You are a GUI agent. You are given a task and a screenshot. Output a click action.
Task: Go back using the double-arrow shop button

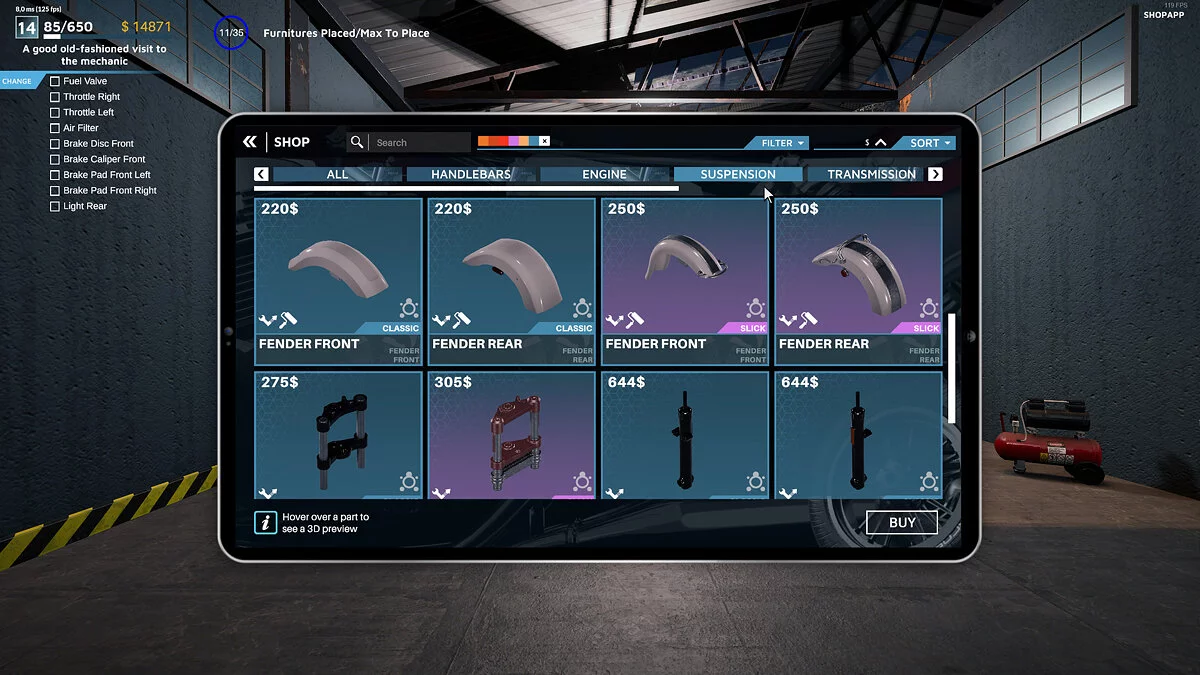click(x=250, y=142)
